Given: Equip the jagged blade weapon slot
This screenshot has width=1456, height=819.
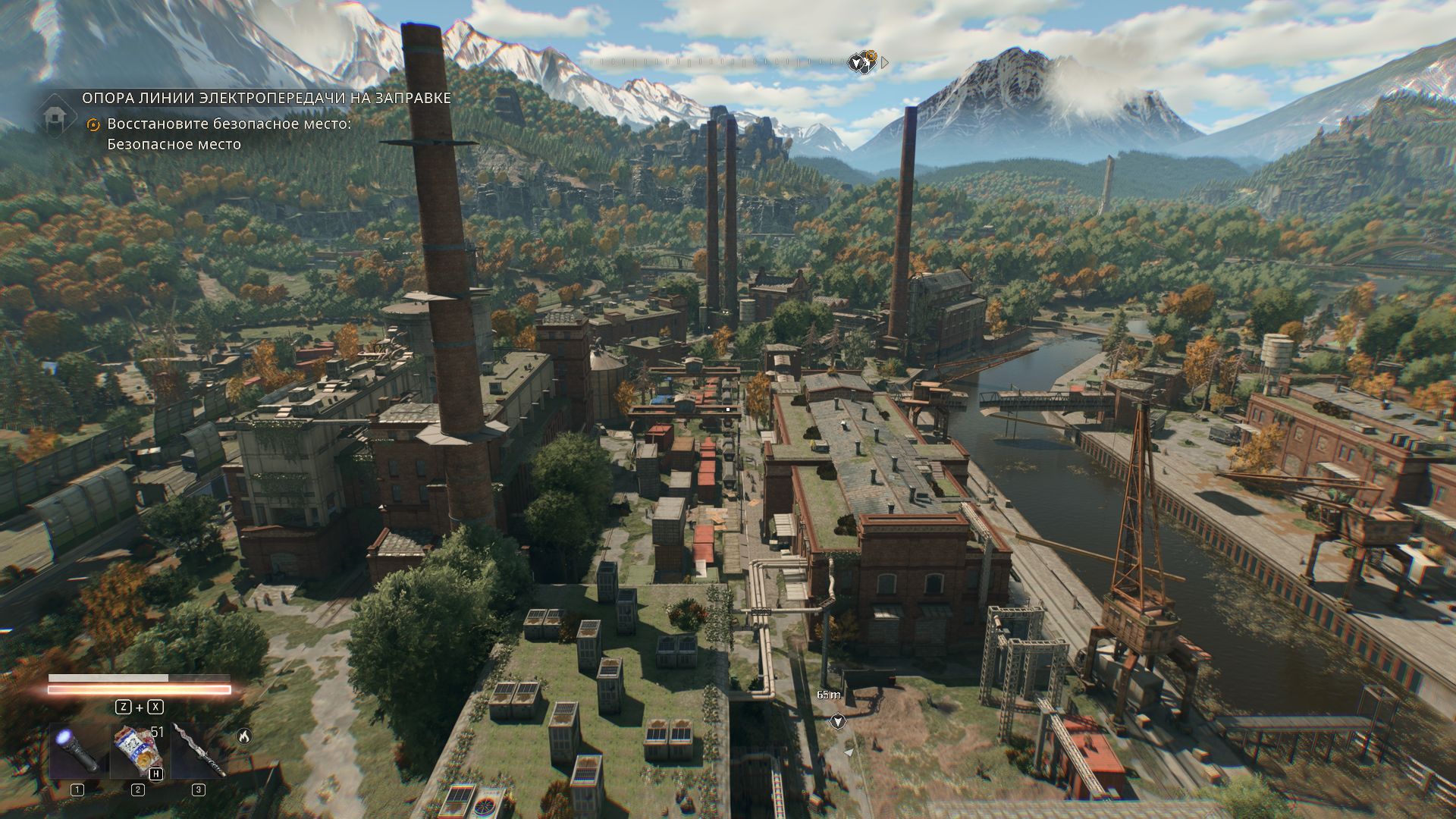Looking at the screenshot, I should pos(199,752).
